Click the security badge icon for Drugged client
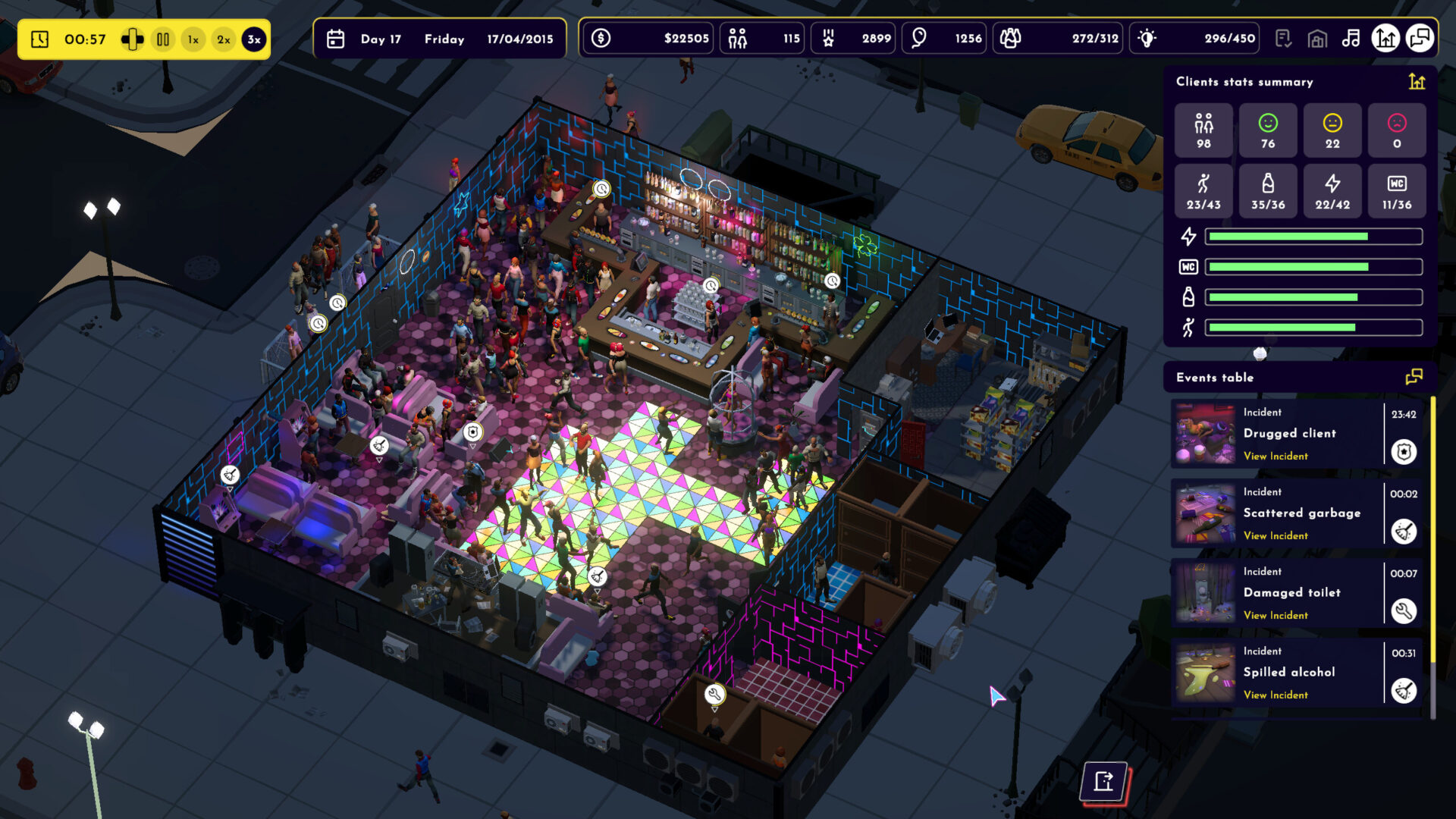Image resolution: width=1456 pixels, height=819 pixels. pyautogui.click(x=1404, y=453)
